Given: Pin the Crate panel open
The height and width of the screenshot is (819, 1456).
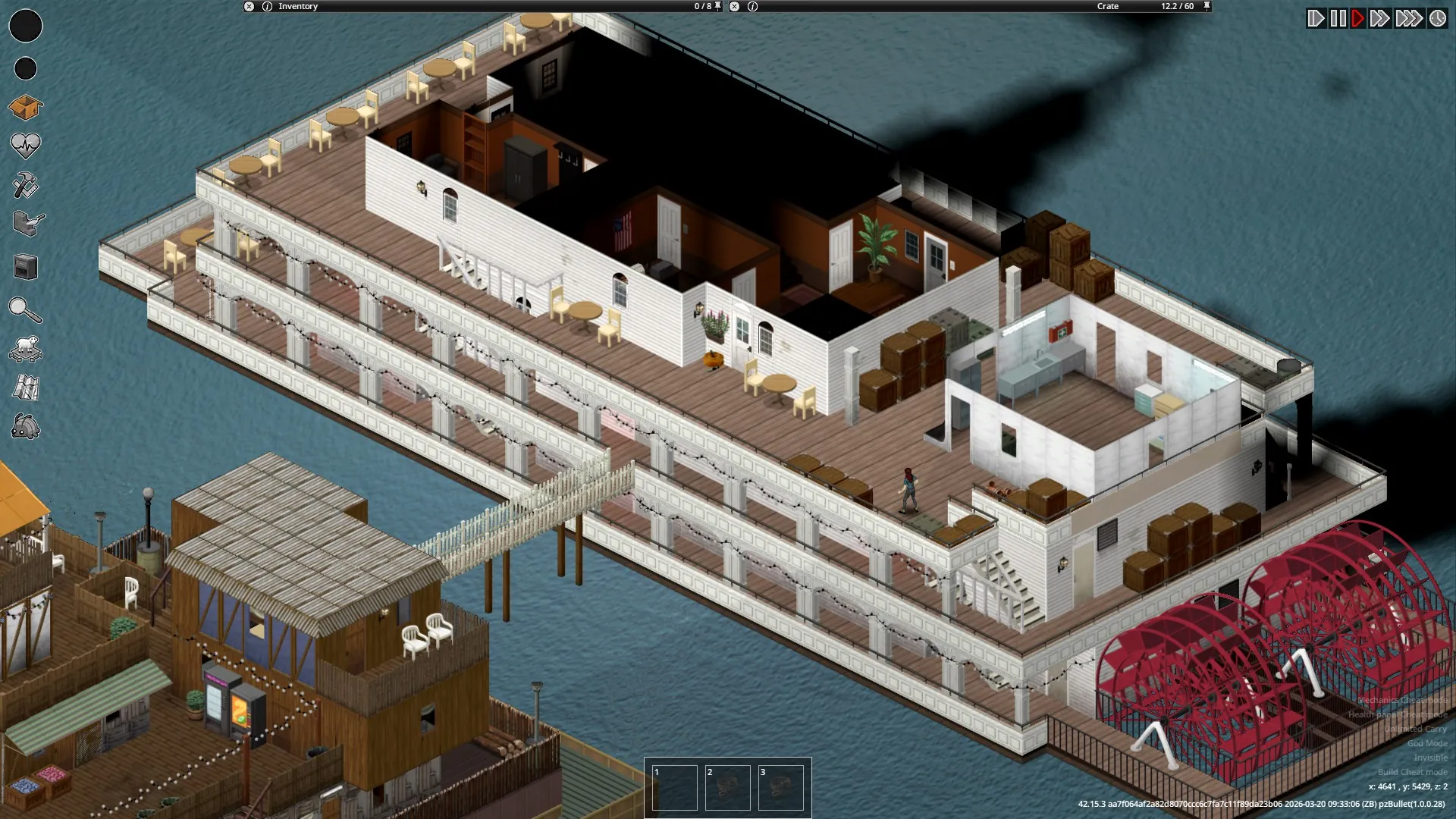Looking at the screenshot, I should (1207, 6).
